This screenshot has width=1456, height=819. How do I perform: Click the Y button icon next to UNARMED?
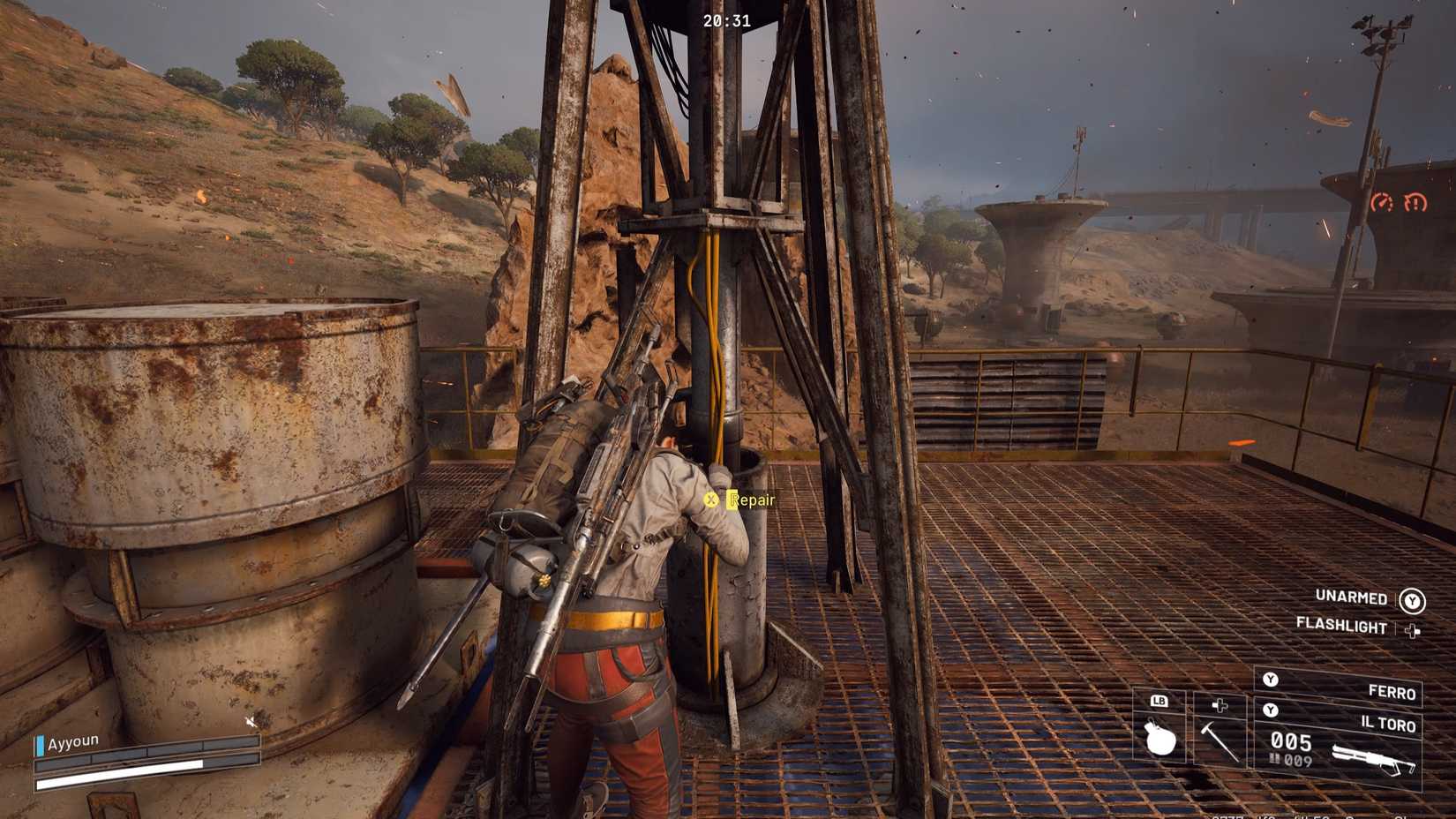1412,600
